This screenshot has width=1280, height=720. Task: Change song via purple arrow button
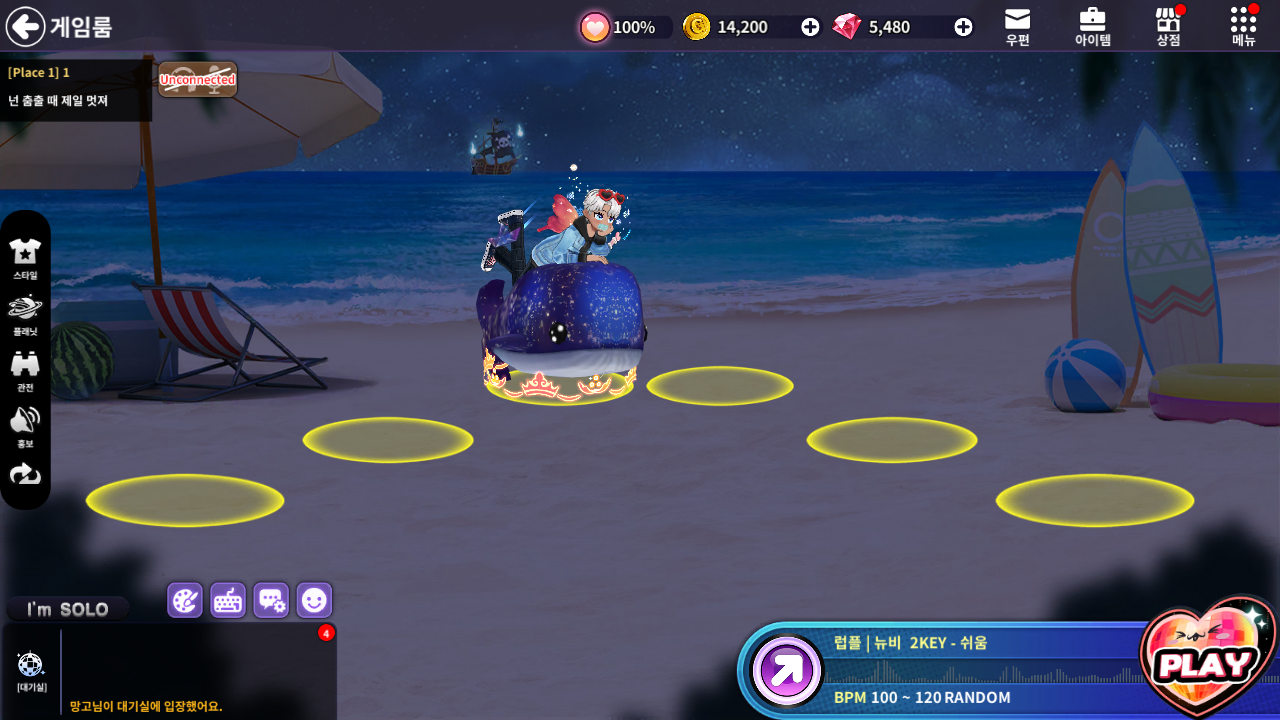[x=787, y=670]
